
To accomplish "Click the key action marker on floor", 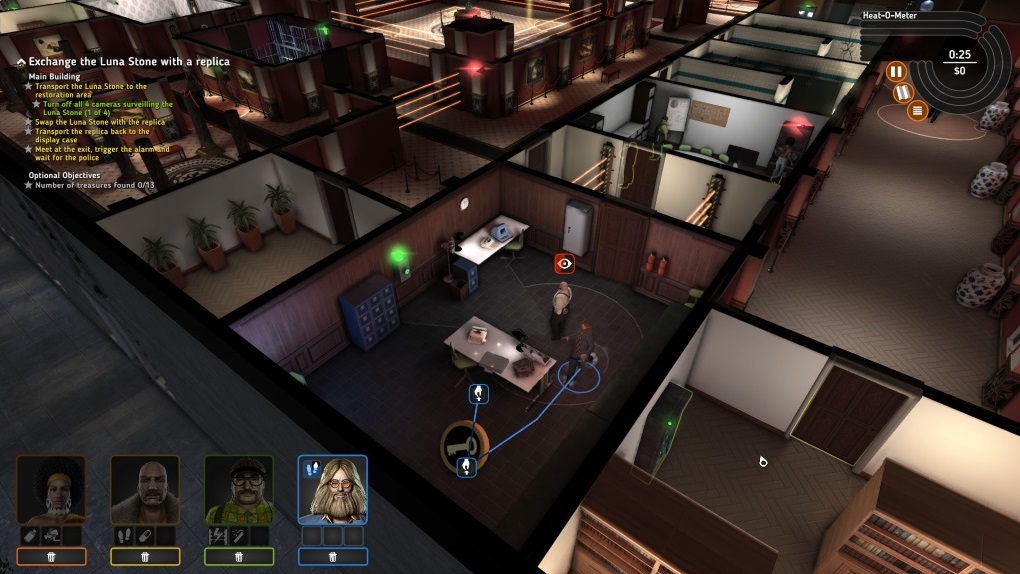I will point(465,439).
